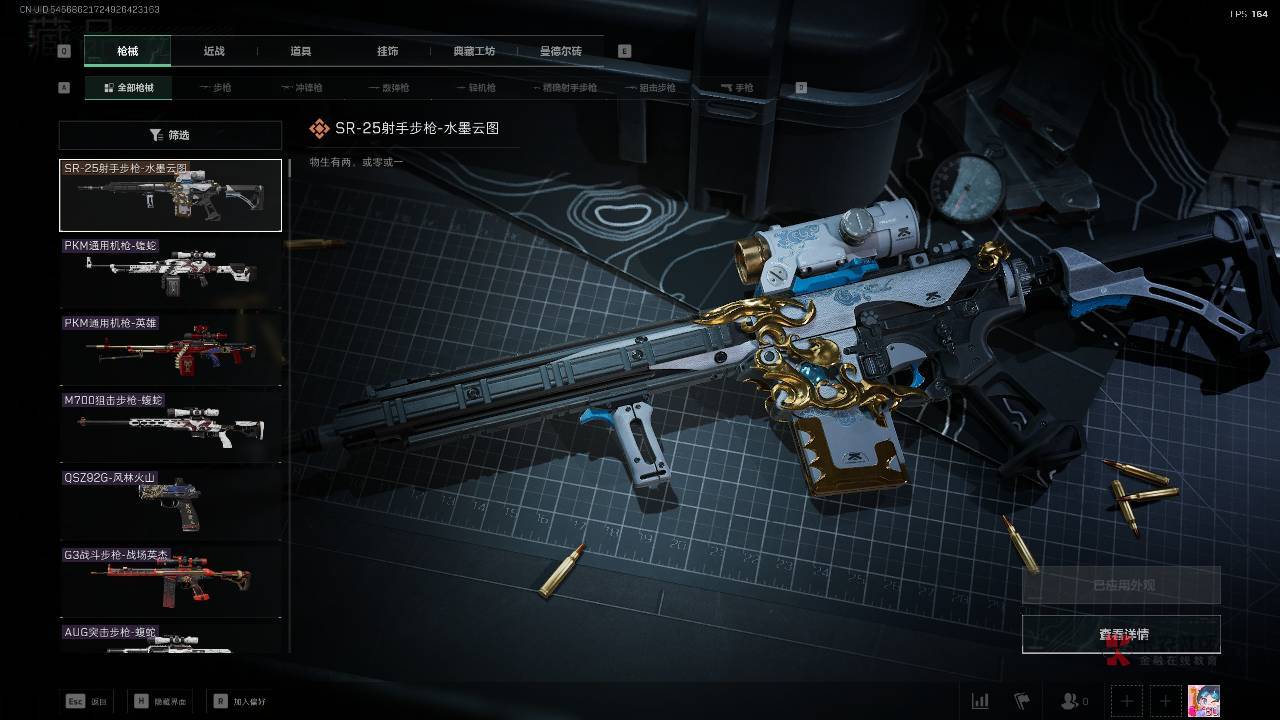
Task: Open the 典藏工坊 workshop tab
Action: click(474, 51)
